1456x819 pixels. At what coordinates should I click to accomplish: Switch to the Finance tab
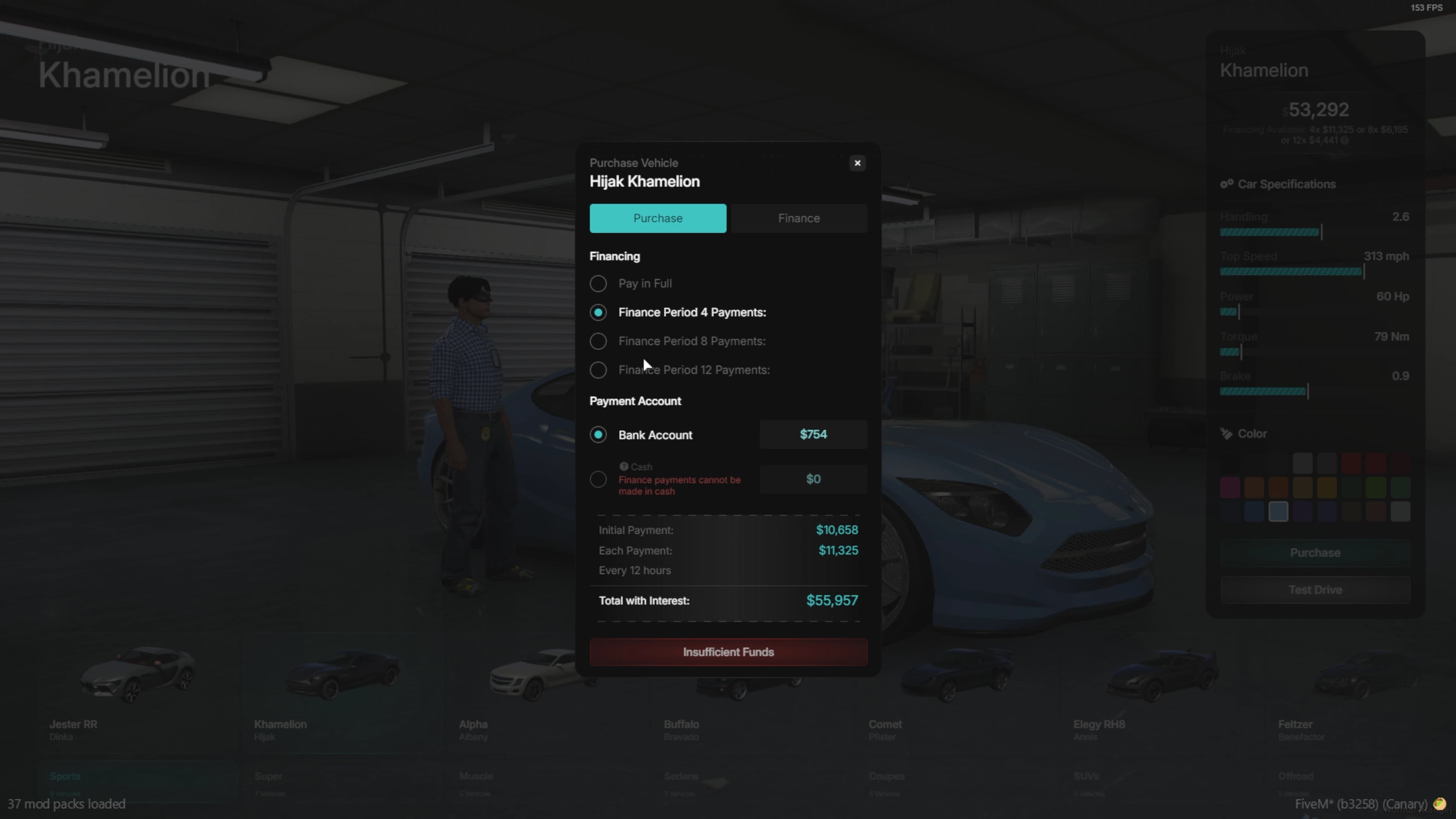click(798, 218)
